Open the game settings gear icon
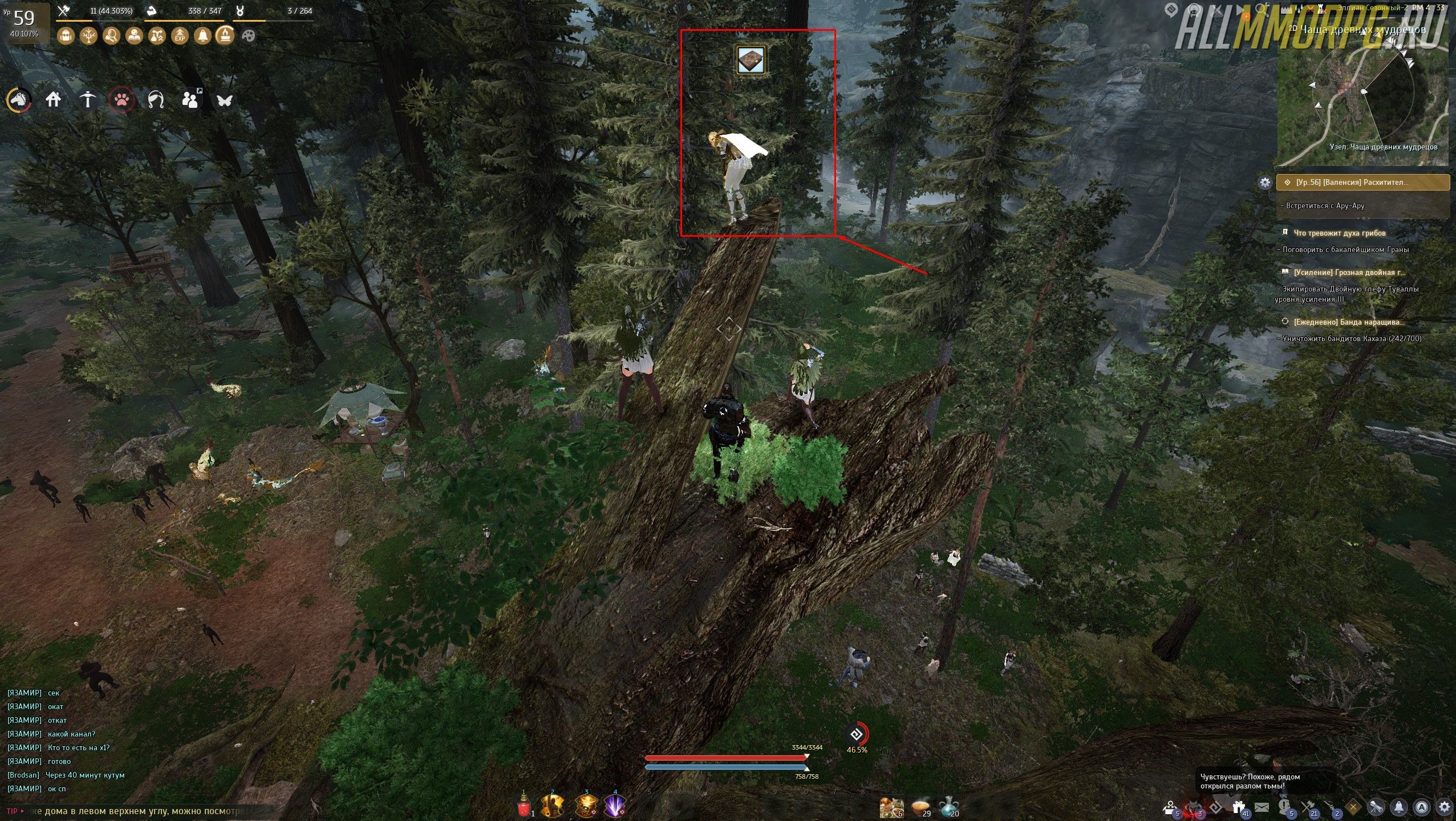The width and height of the screenshot is (1456, 821). (x=1445, y=807)
